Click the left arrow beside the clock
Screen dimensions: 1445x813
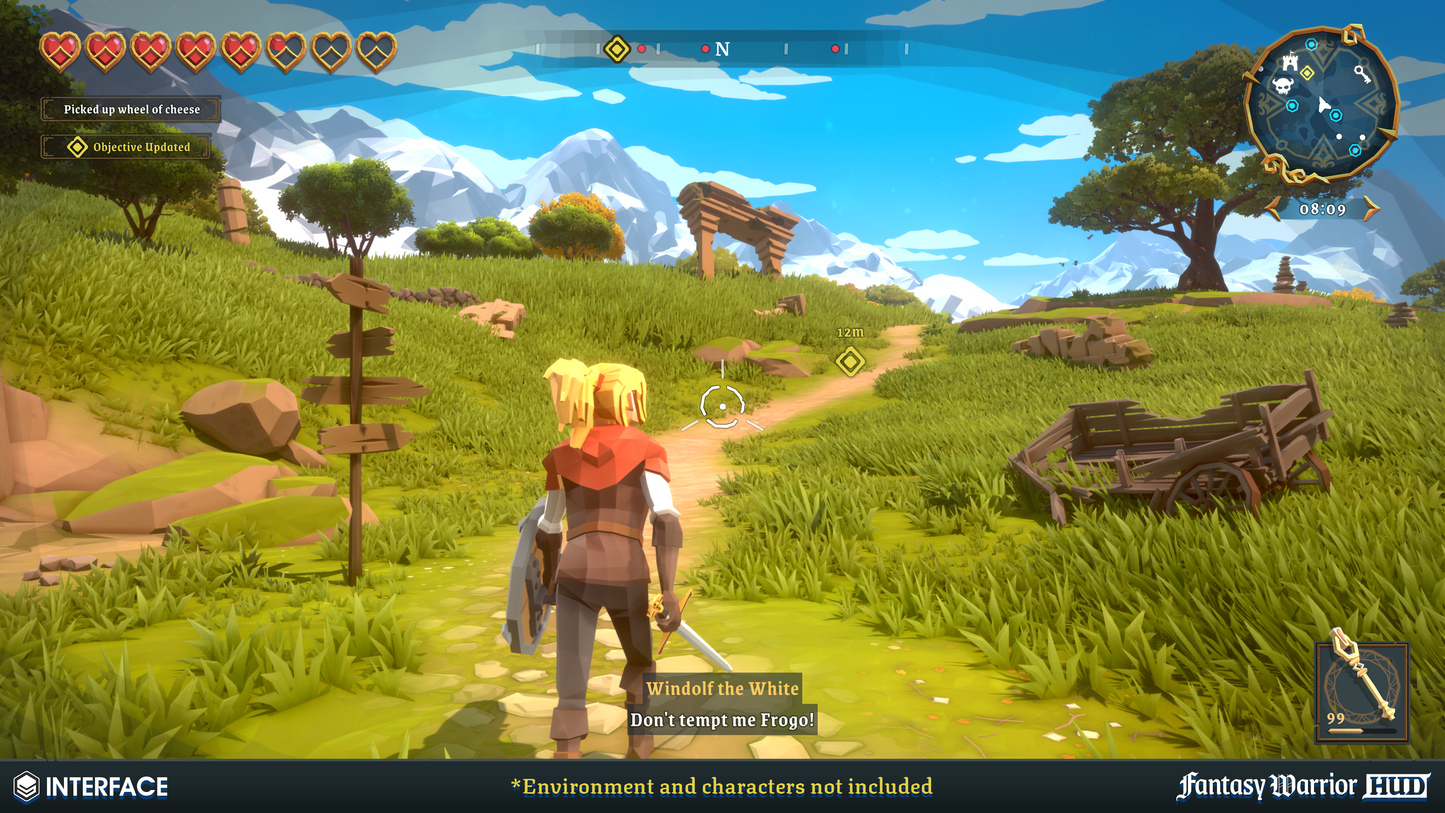tap(1274, 208)
